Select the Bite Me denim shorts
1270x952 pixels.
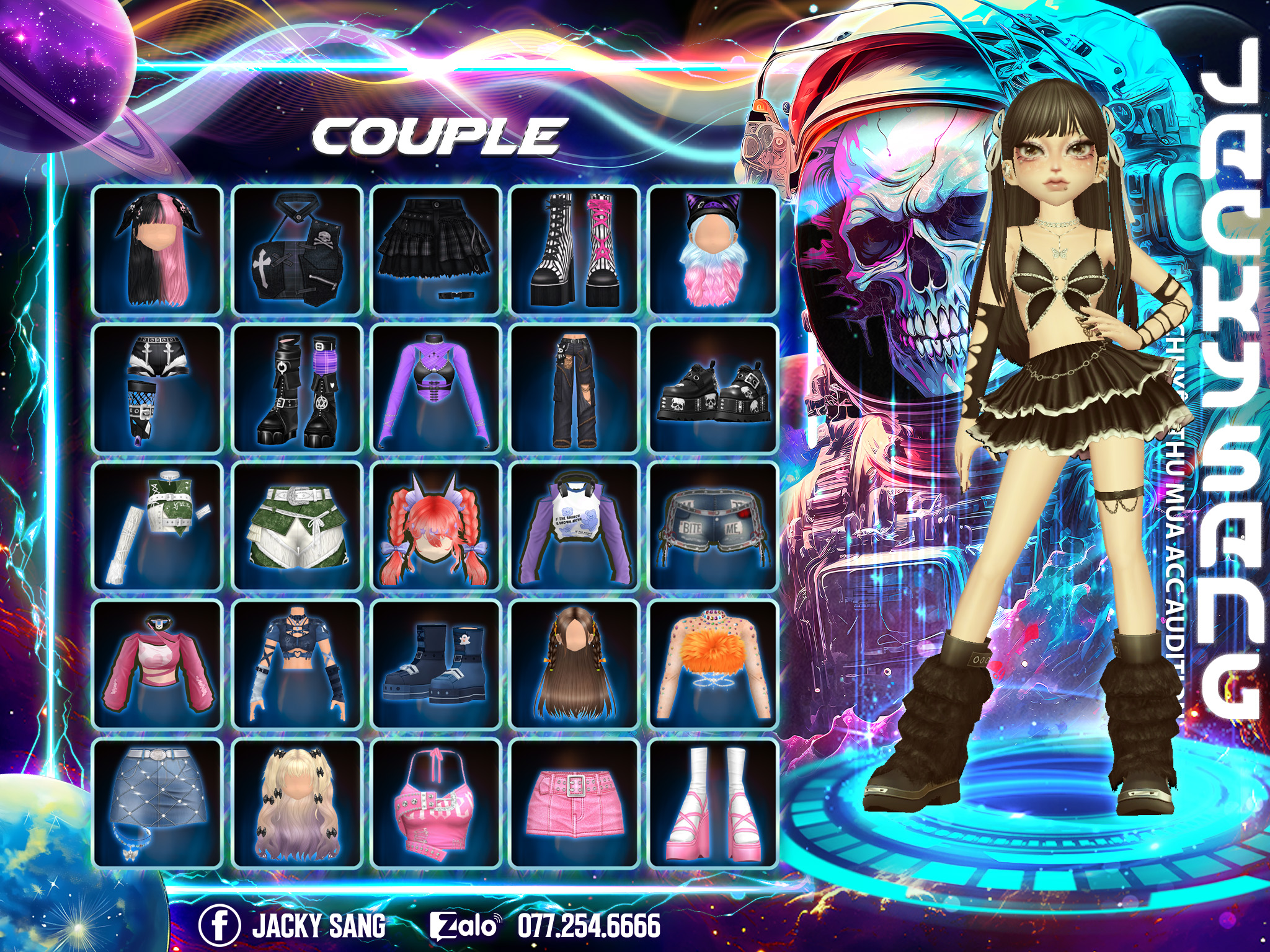tap(713, 526)
